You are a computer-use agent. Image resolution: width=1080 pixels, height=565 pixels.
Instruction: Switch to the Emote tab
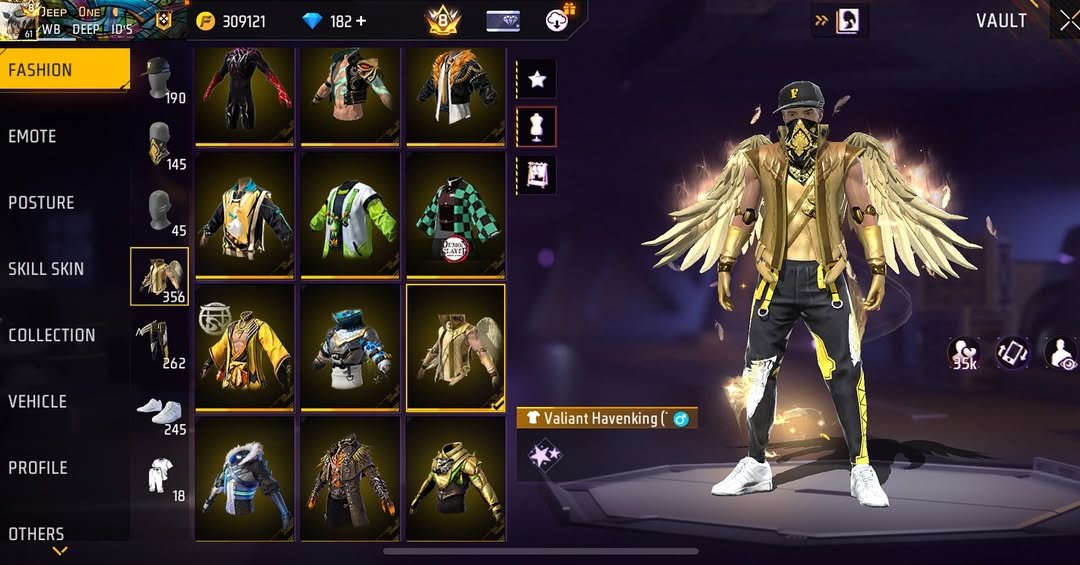[x=33, y=137]
